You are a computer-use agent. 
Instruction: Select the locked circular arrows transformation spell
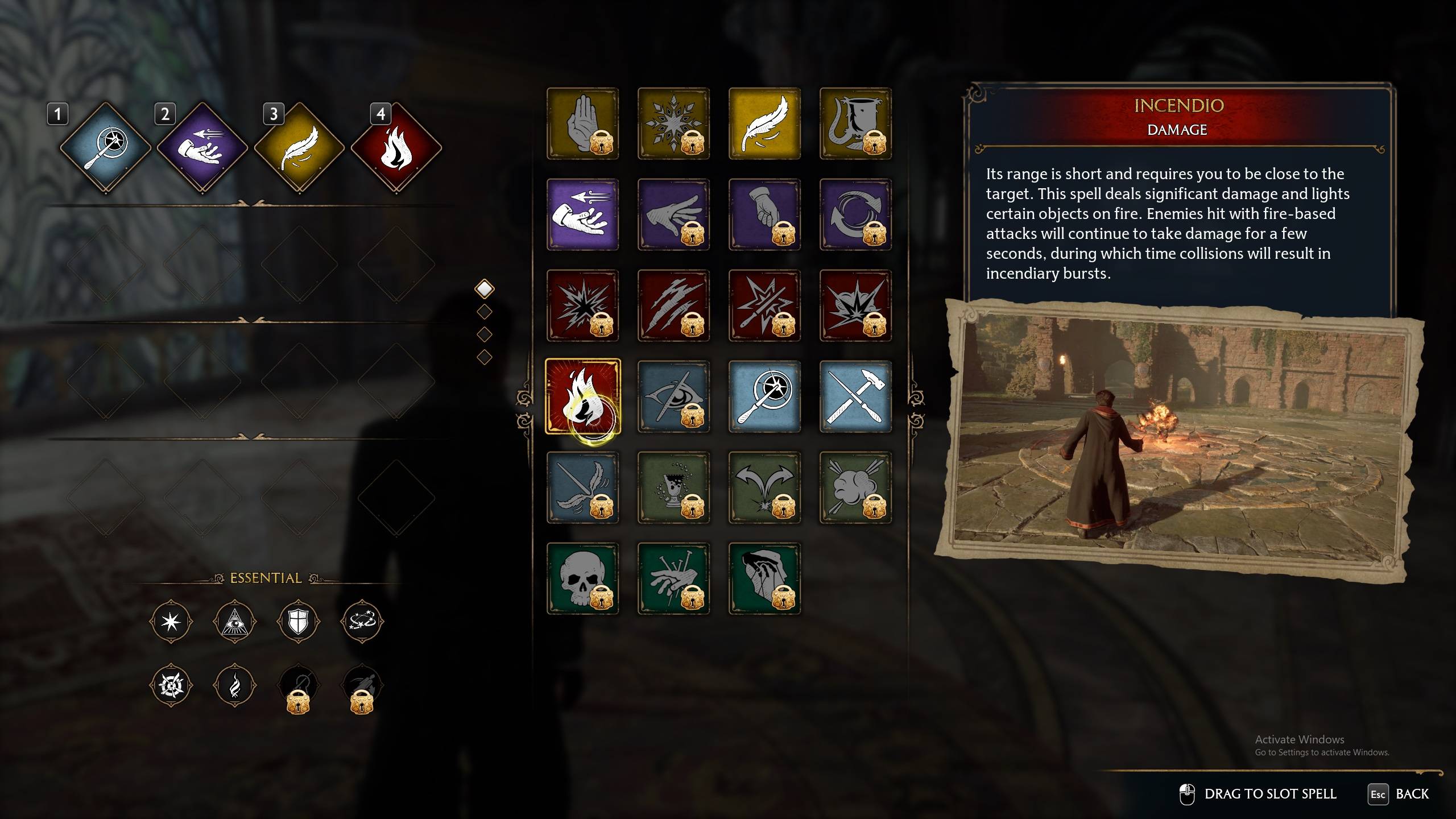tap(855, 214)
